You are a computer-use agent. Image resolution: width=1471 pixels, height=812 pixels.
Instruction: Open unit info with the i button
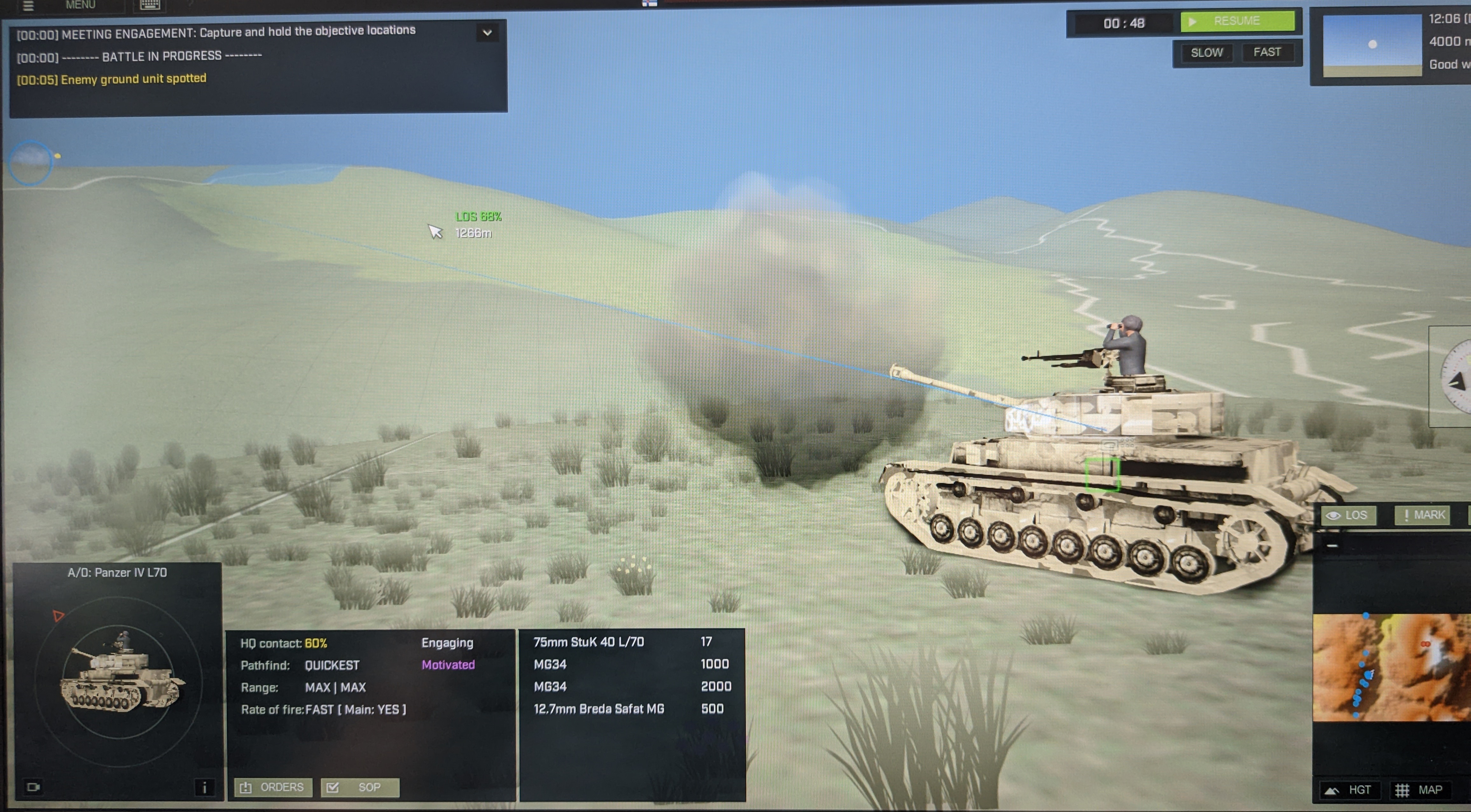[205, 788]
